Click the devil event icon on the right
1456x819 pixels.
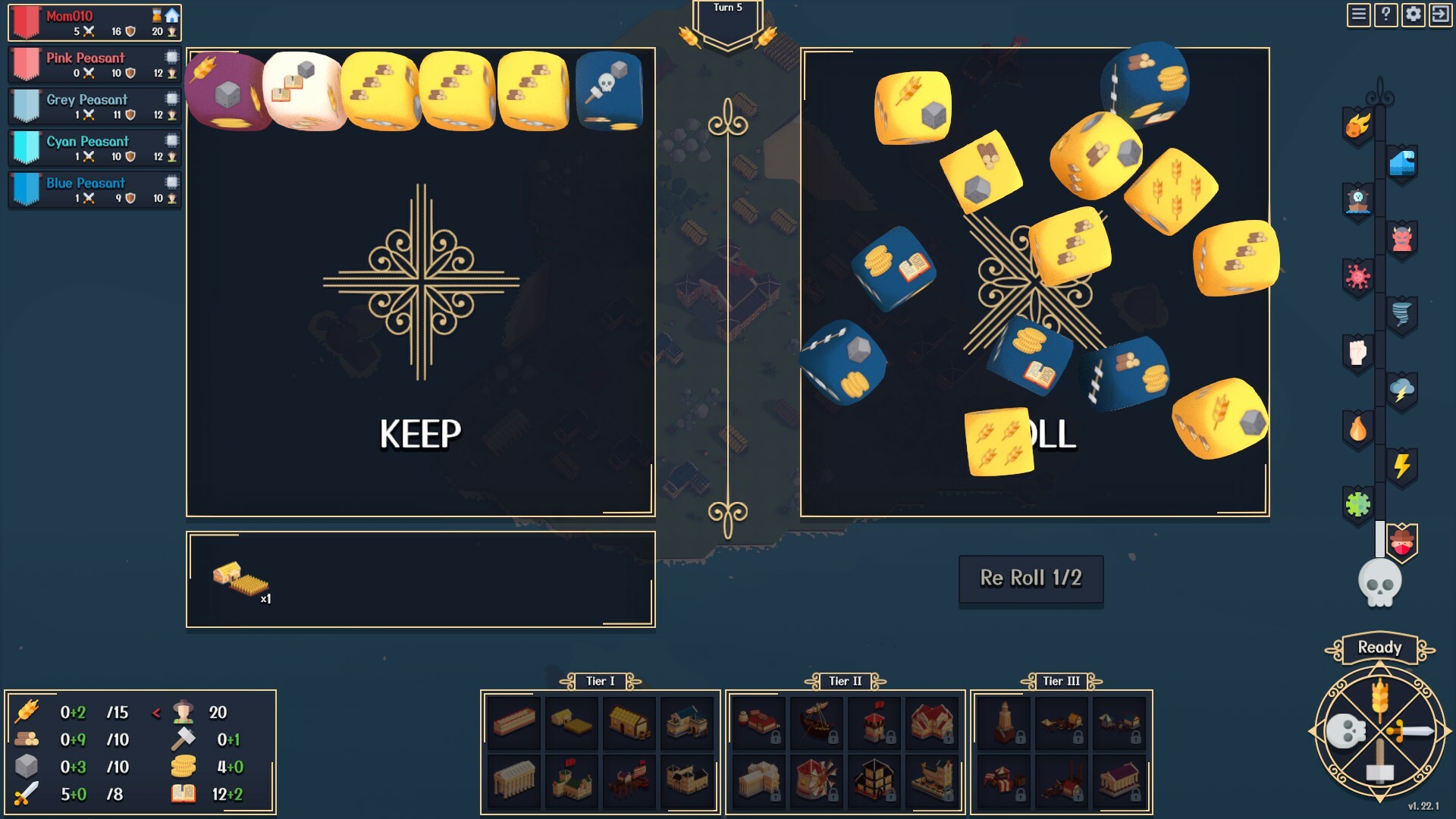pyautogui.click(x=1404, y=240)
